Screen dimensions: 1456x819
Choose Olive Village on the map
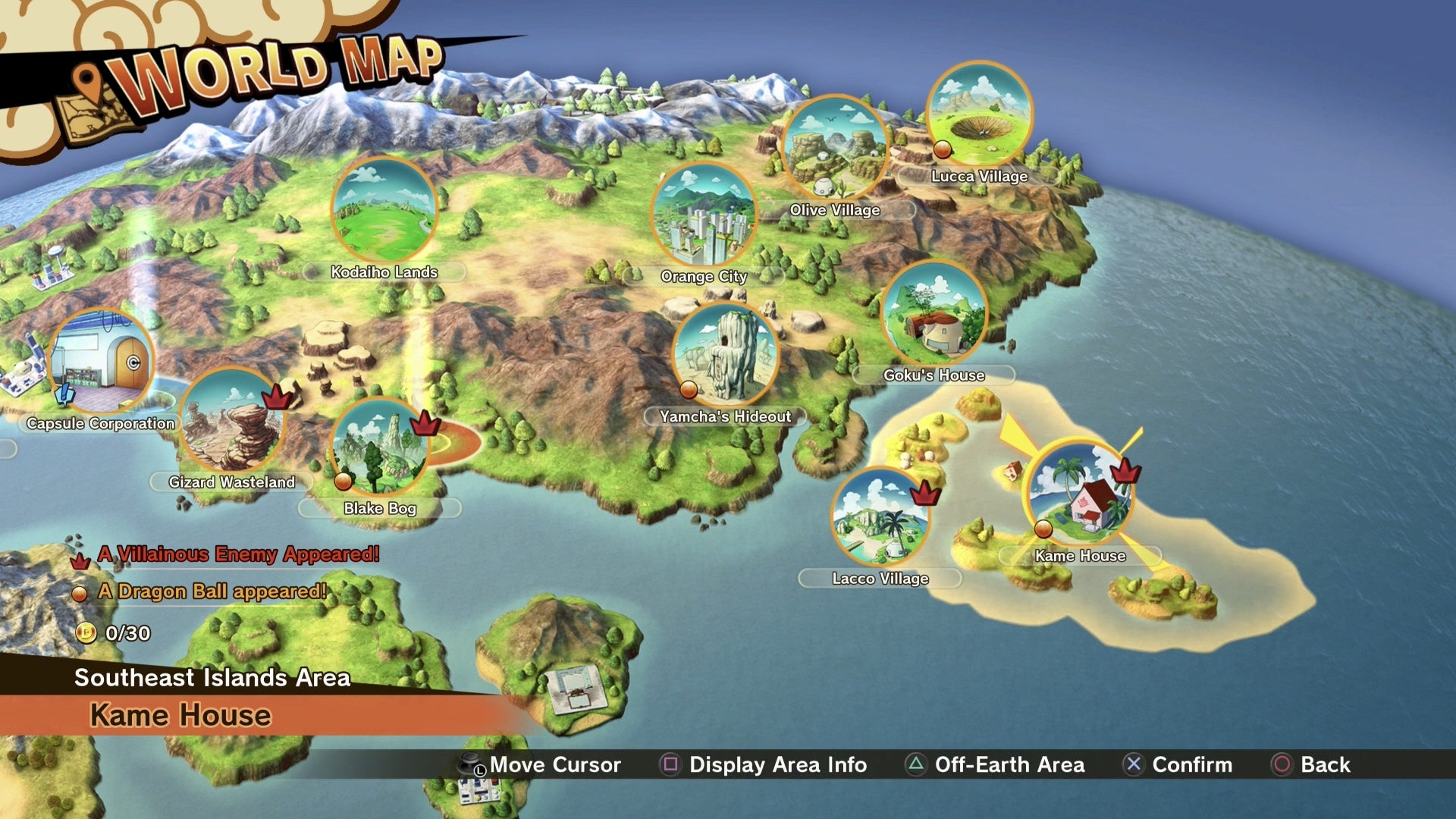[x=834, y=147]
